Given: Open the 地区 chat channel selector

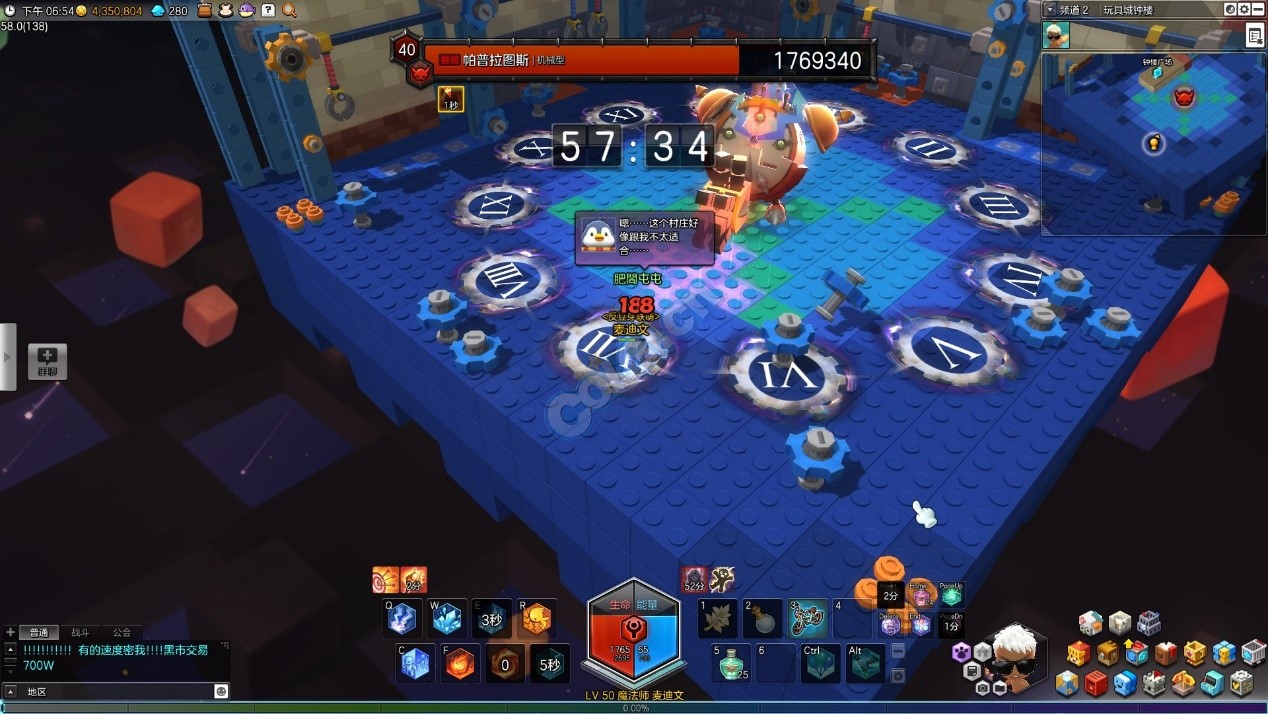Looking at the screenshot, I should pos(36,691).
